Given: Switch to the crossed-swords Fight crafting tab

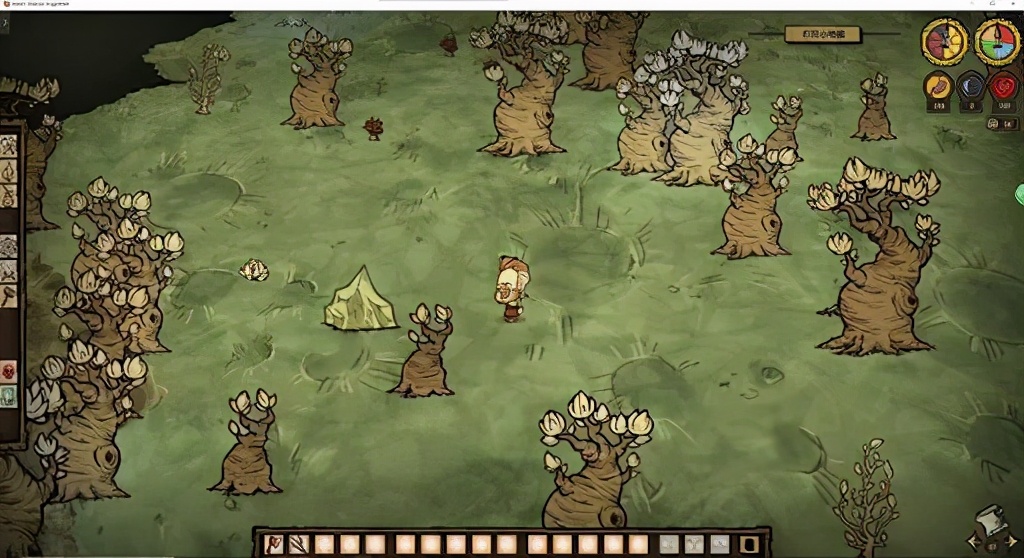Looking at the screenshot, I should [x=9, y=271].
